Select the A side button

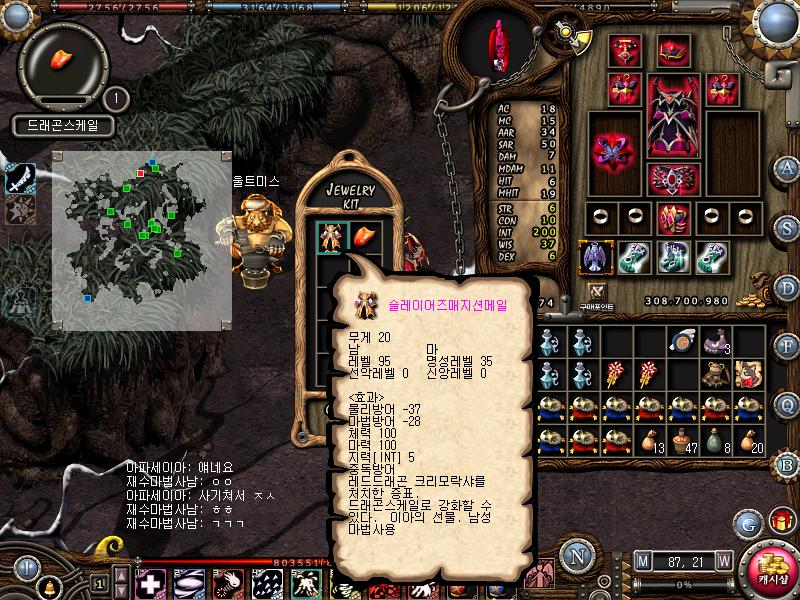pos(787,168)
